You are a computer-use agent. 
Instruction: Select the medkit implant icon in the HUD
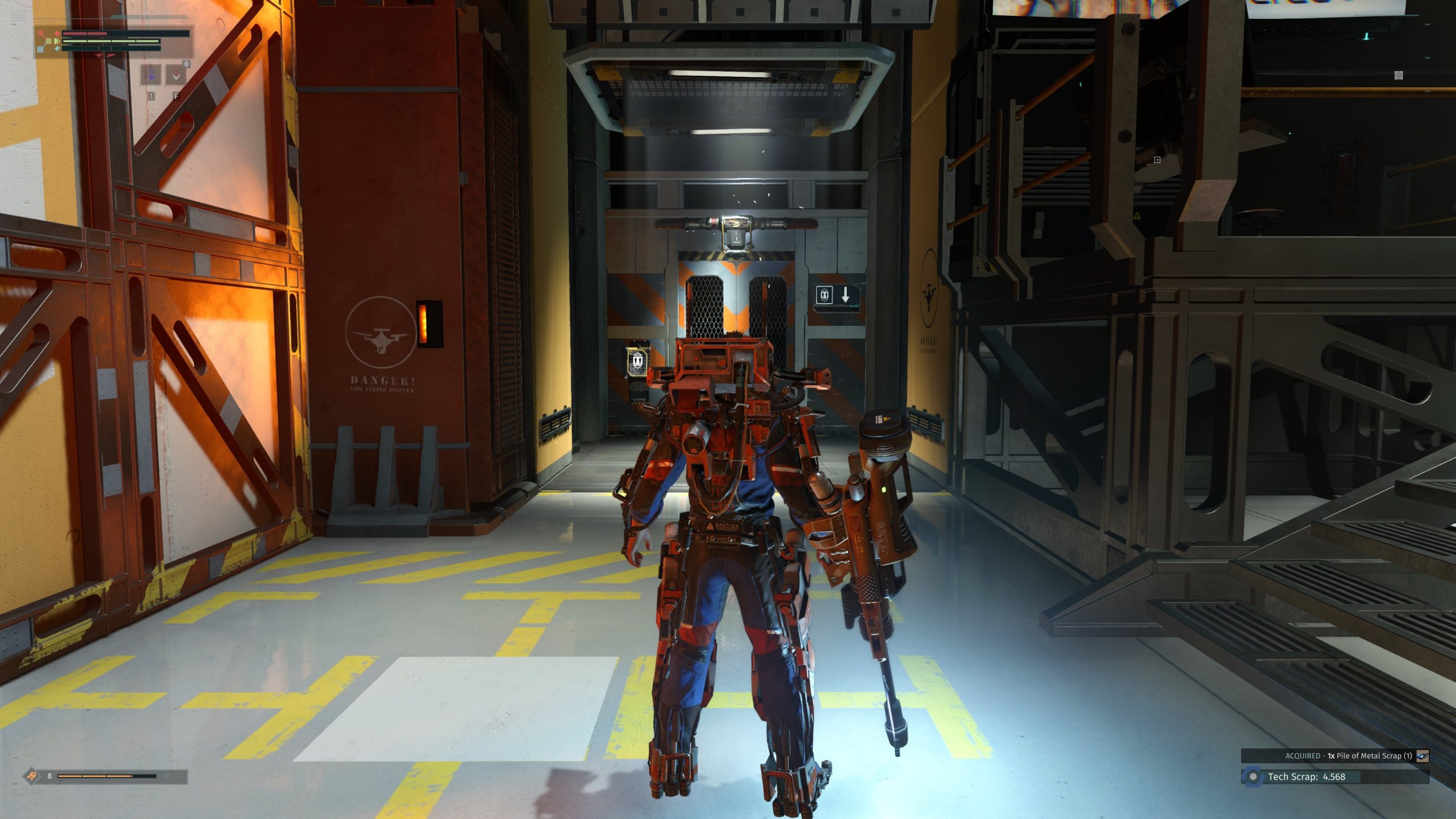click(57, 34)
